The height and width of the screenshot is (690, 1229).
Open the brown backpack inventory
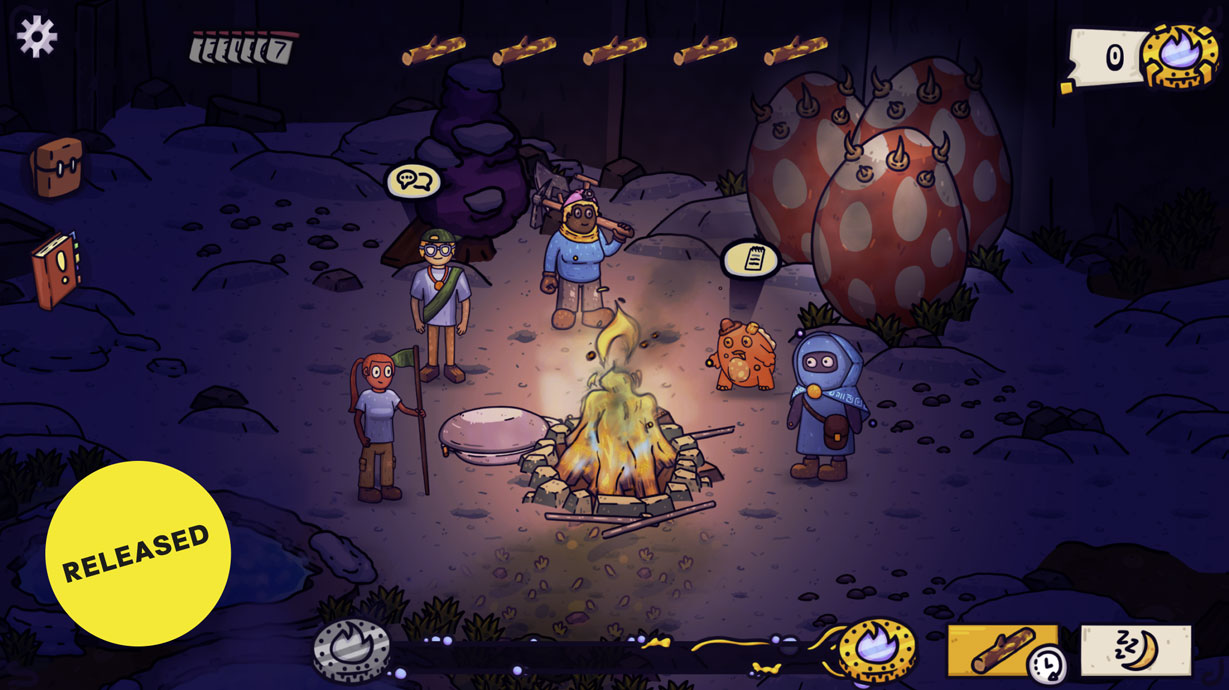click(56, 166)
